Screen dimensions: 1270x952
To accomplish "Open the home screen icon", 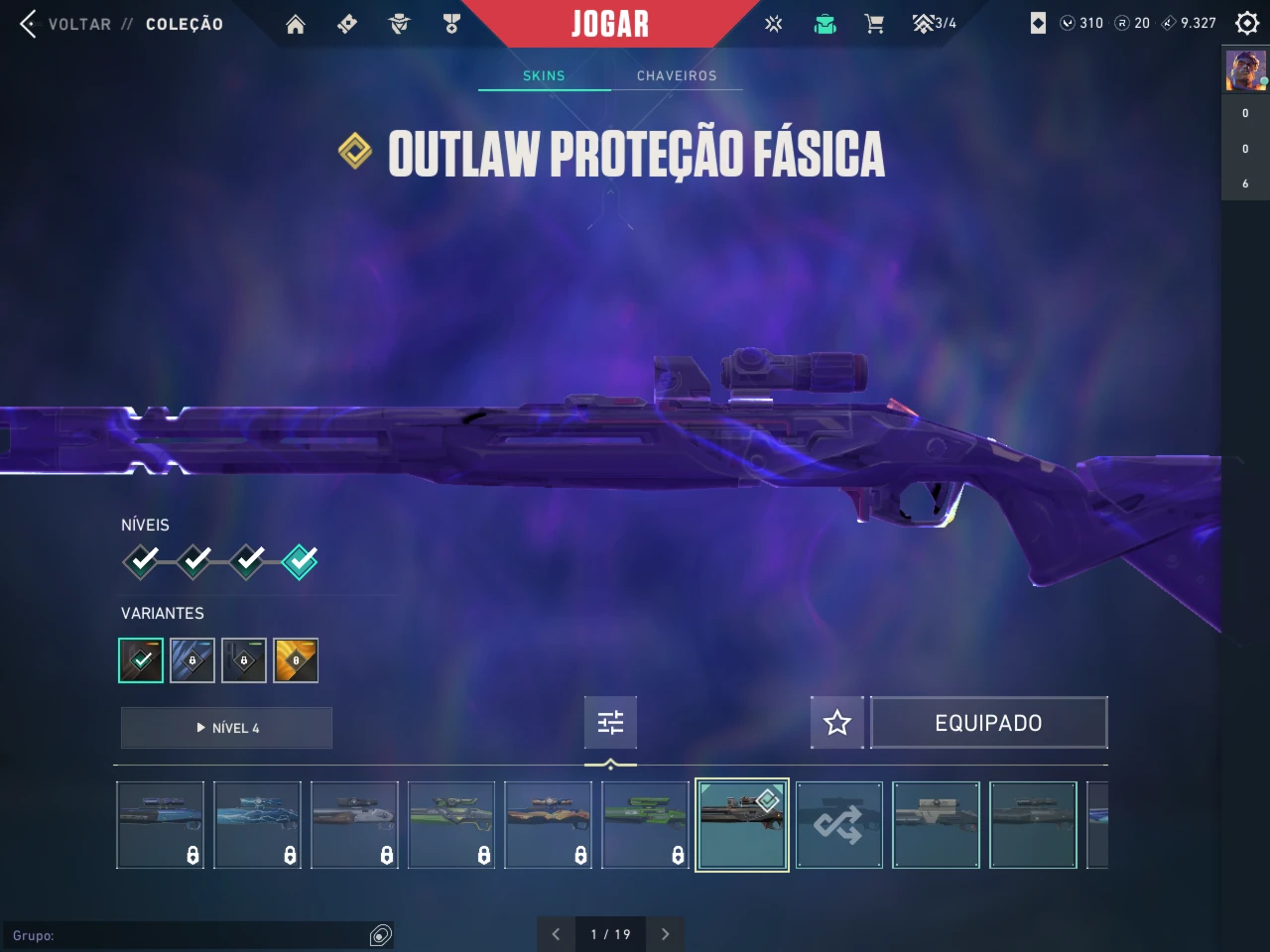I will click(296, 24).
